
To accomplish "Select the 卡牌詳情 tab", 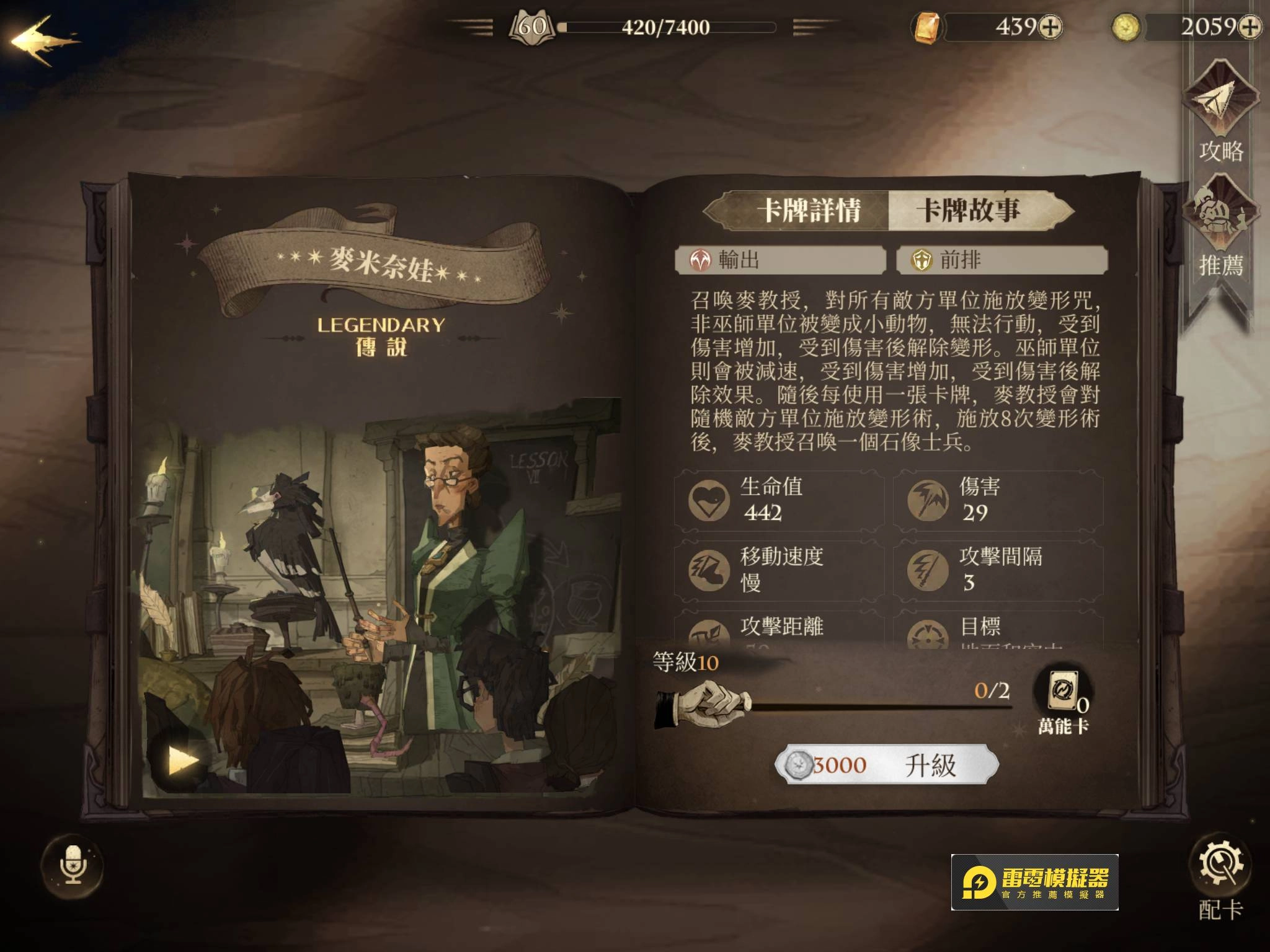I will click(x=809, y=211).
